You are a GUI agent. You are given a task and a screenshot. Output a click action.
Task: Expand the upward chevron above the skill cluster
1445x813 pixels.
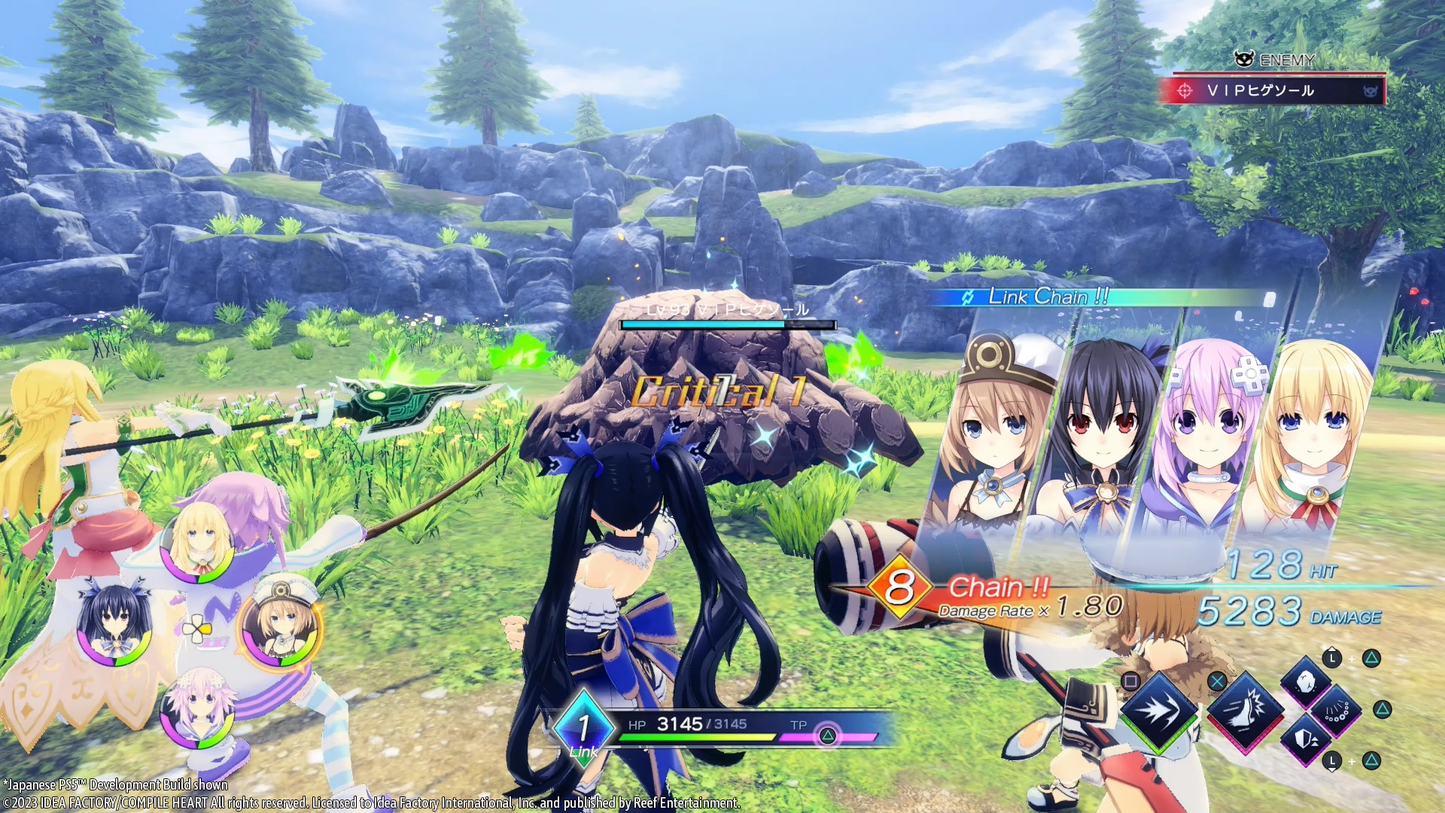click(1332, 649)
